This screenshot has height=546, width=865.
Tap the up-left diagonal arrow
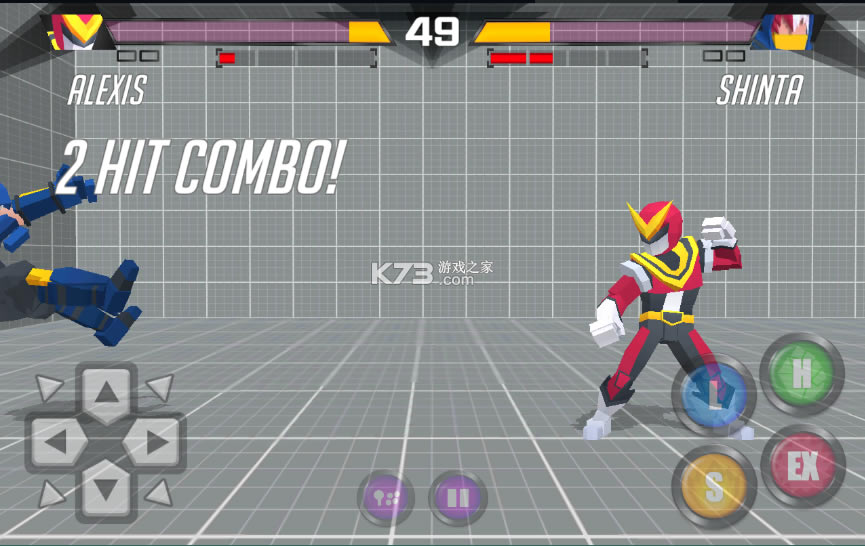click(49, 388)
